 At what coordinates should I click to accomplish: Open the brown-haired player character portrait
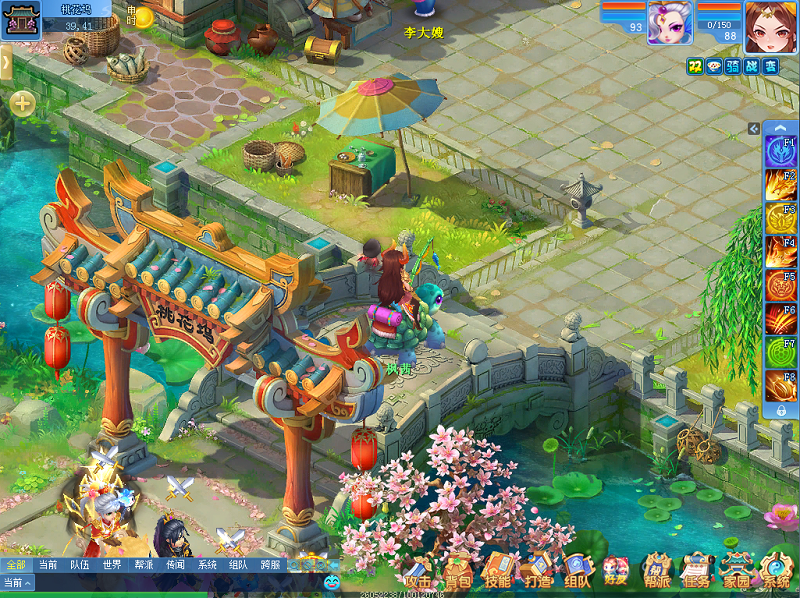pyautogui.click(x=770, y=26)
